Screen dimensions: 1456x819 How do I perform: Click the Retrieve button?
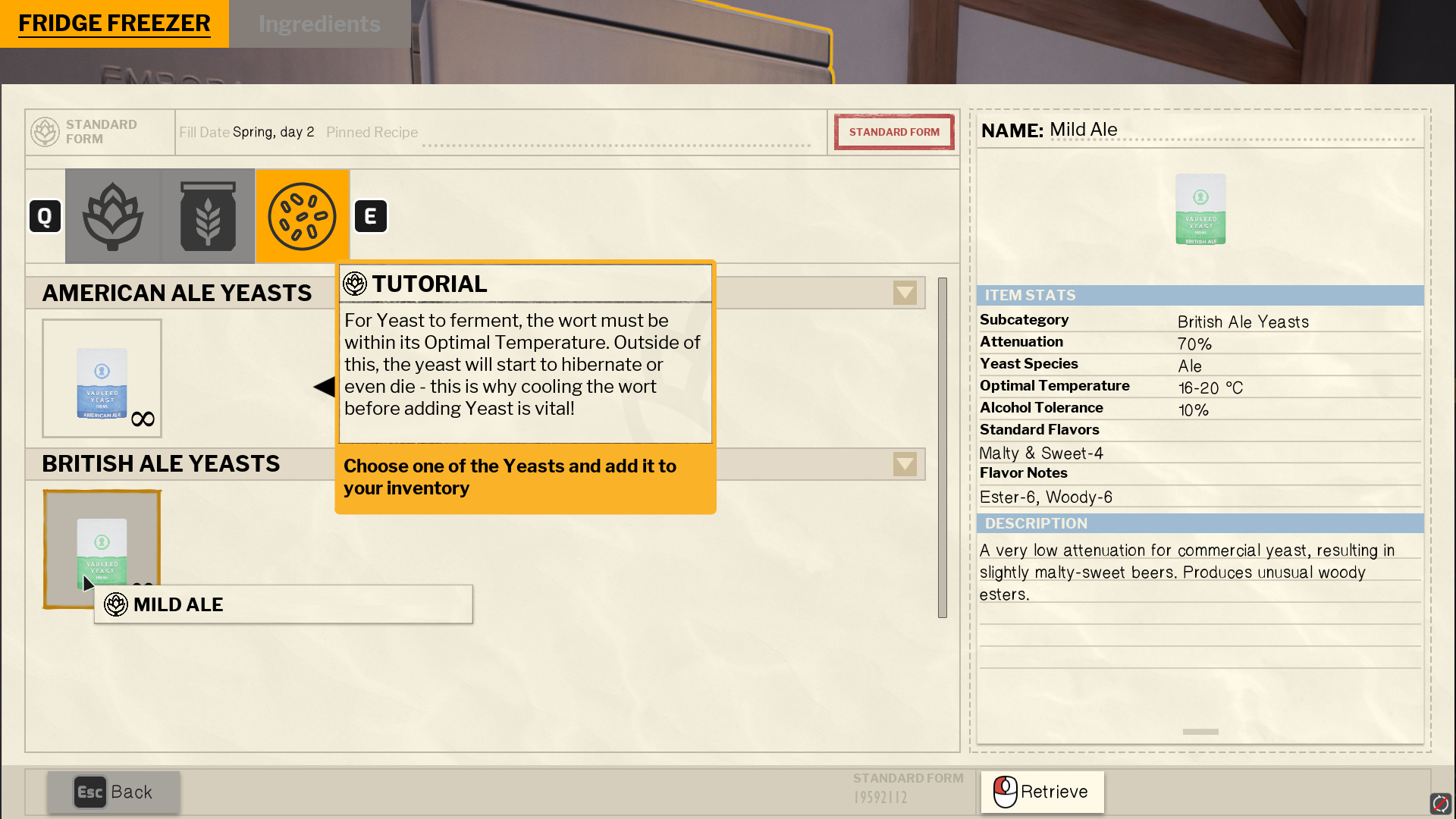(x=1041, y=792)
